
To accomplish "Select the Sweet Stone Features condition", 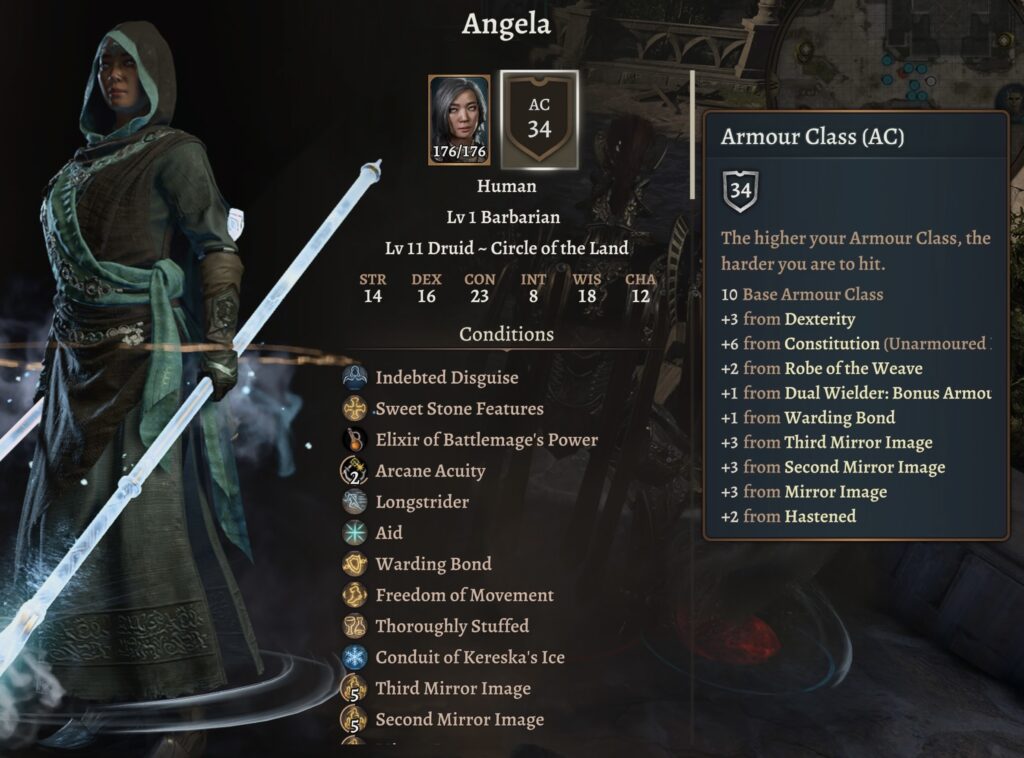I will (x=459, y=409).
